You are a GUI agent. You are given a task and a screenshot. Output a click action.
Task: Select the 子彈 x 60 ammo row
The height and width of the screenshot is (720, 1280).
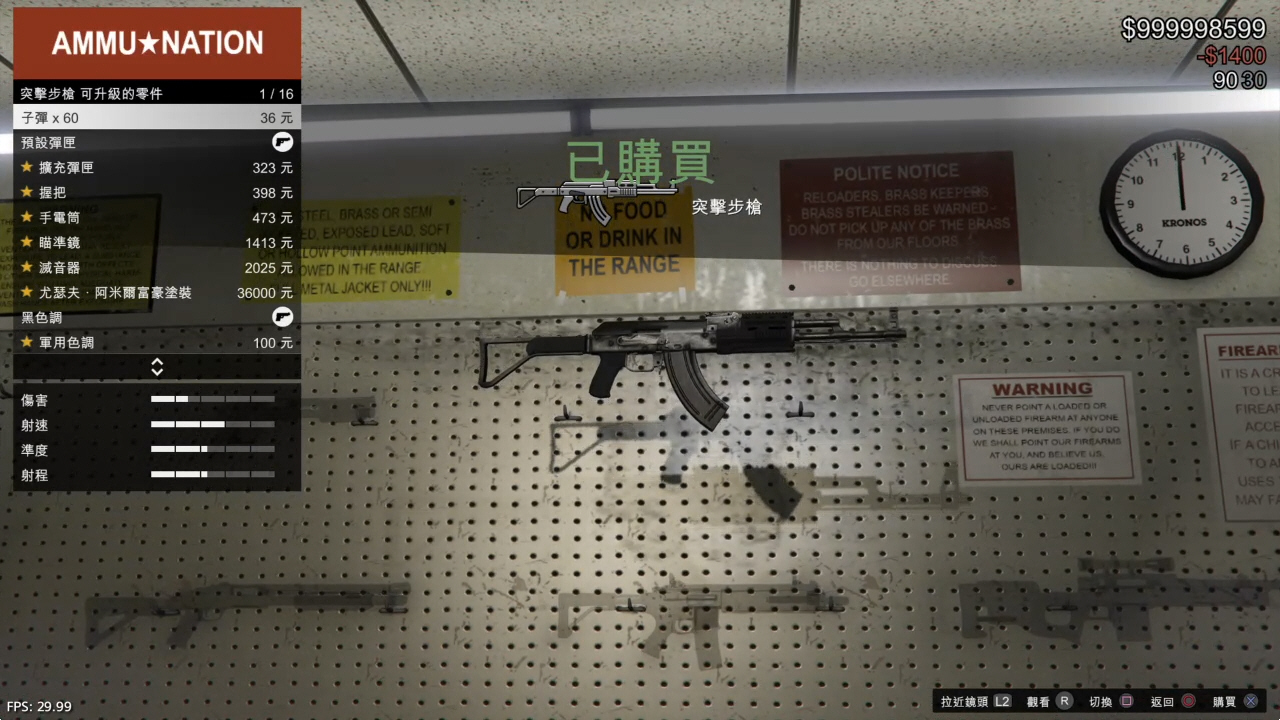click(157, 118)
